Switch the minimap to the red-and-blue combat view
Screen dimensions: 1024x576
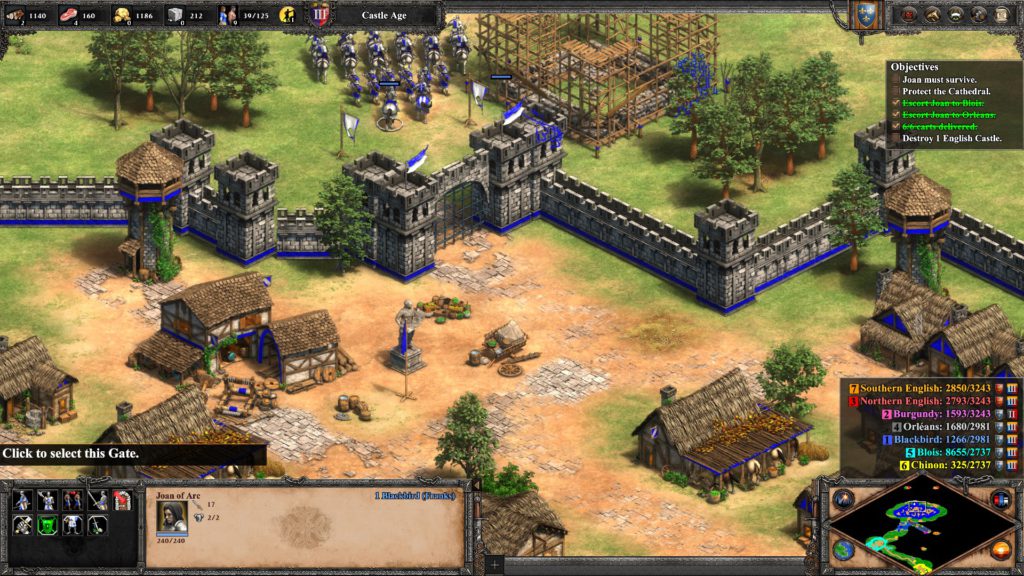(x=1000, y=499)
